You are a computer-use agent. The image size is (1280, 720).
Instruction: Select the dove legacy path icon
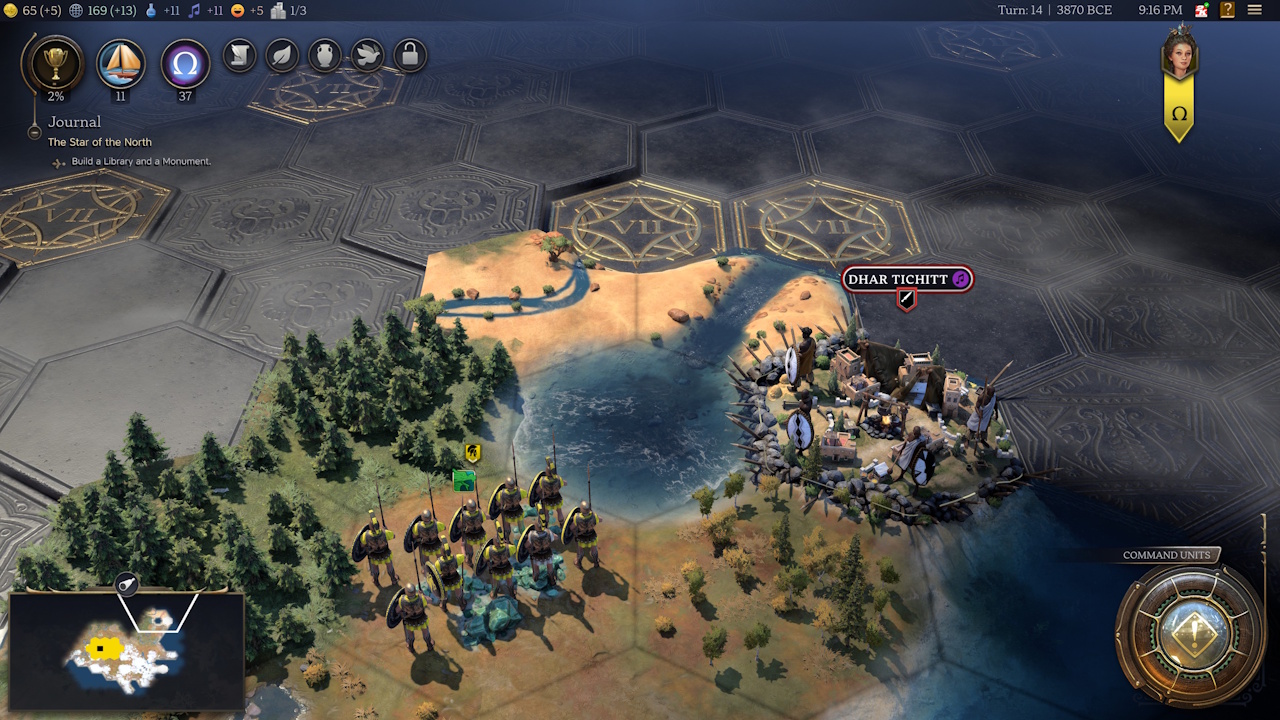click(366, 56)
